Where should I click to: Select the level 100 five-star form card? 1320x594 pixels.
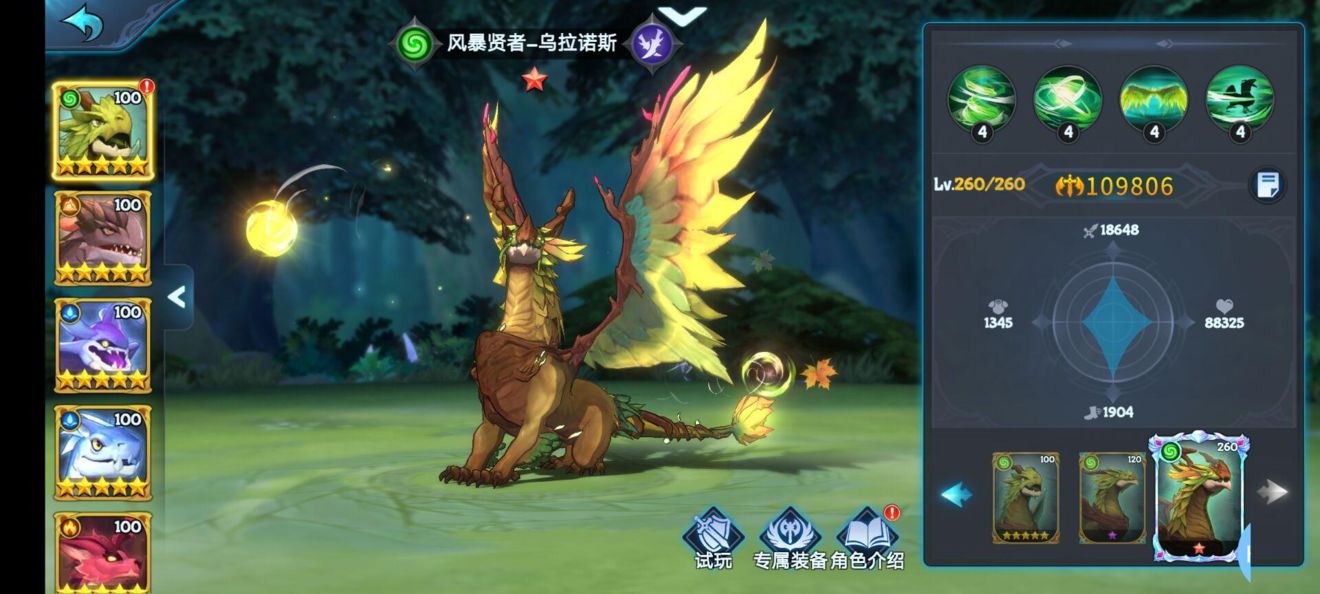1025,497
